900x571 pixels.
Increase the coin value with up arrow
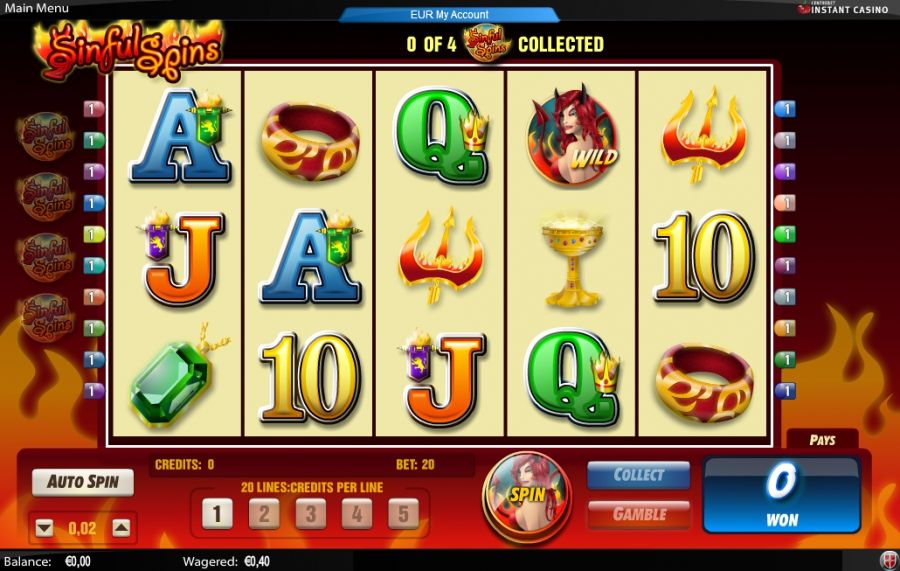pos(120,528)
